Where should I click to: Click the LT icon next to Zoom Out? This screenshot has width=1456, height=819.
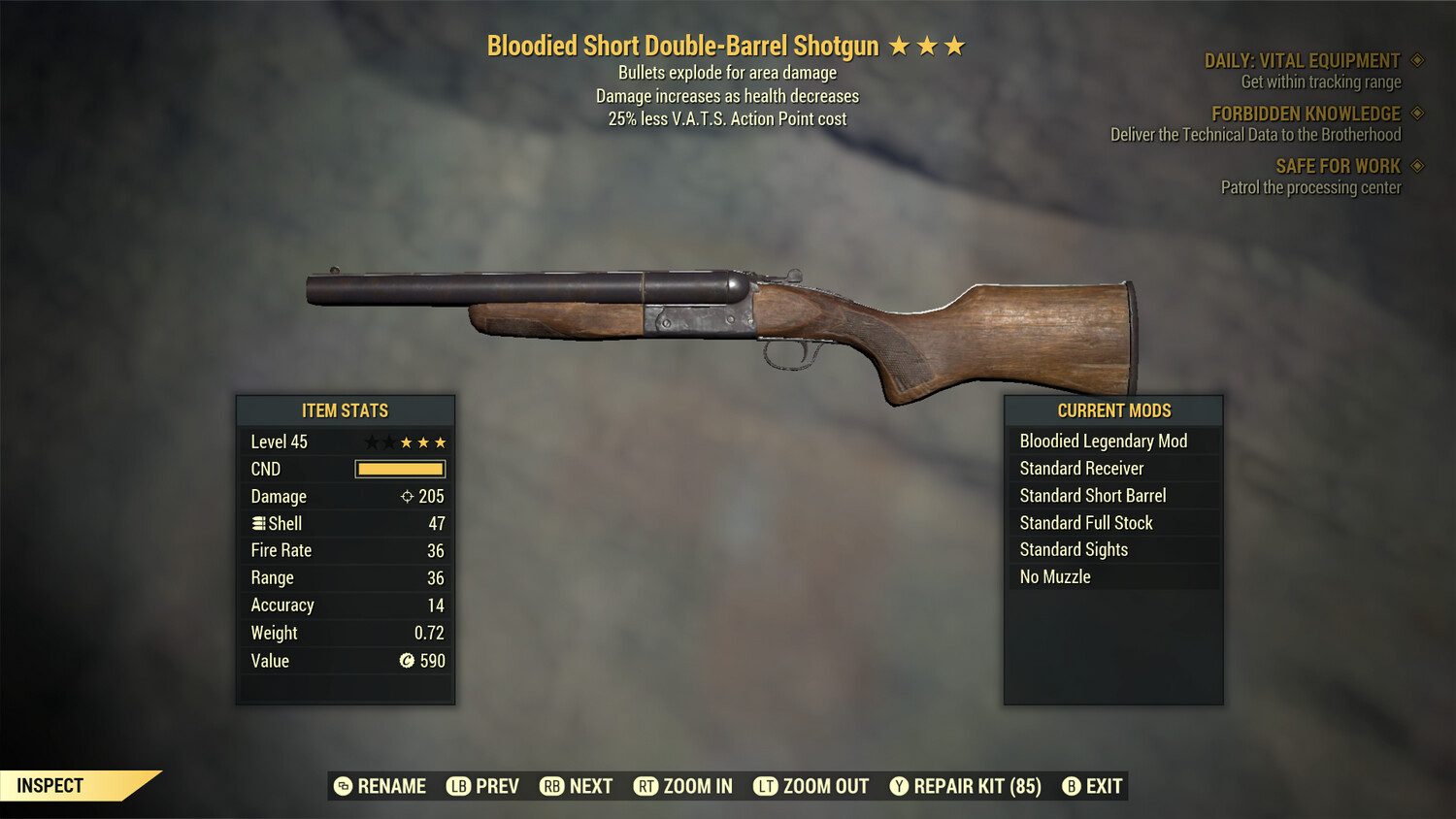pos(766,786)
